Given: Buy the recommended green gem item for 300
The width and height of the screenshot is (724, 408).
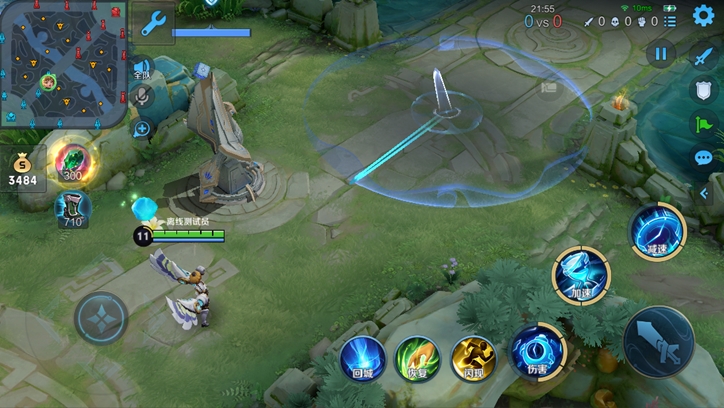Looking at the screenshot, I should pos(71,162).
